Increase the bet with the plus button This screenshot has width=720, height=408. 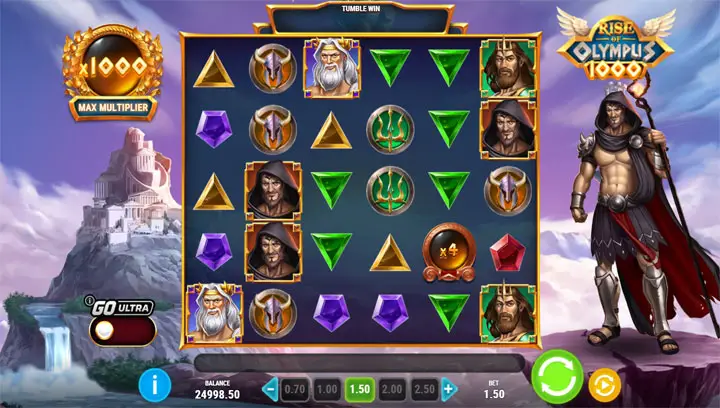click(449, 389)
